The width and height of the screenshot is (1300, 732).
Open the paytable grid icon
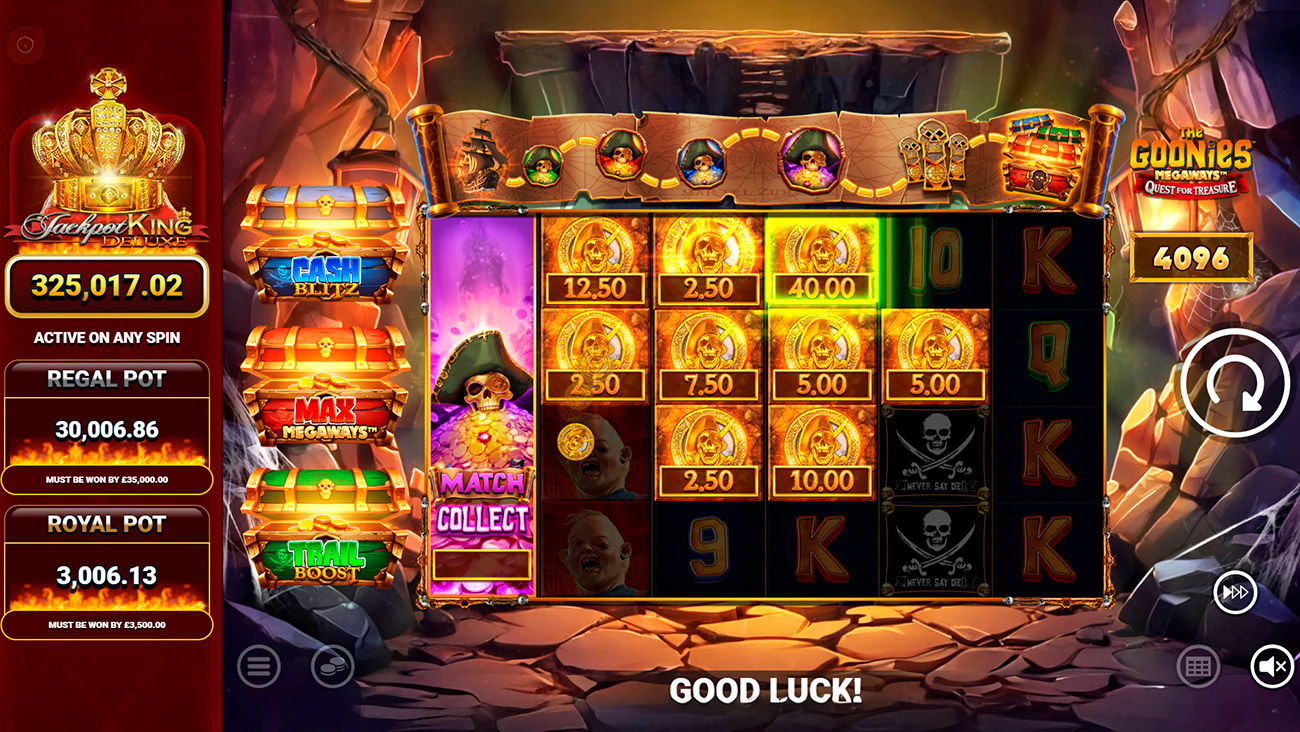click(x=1197, y=666)
